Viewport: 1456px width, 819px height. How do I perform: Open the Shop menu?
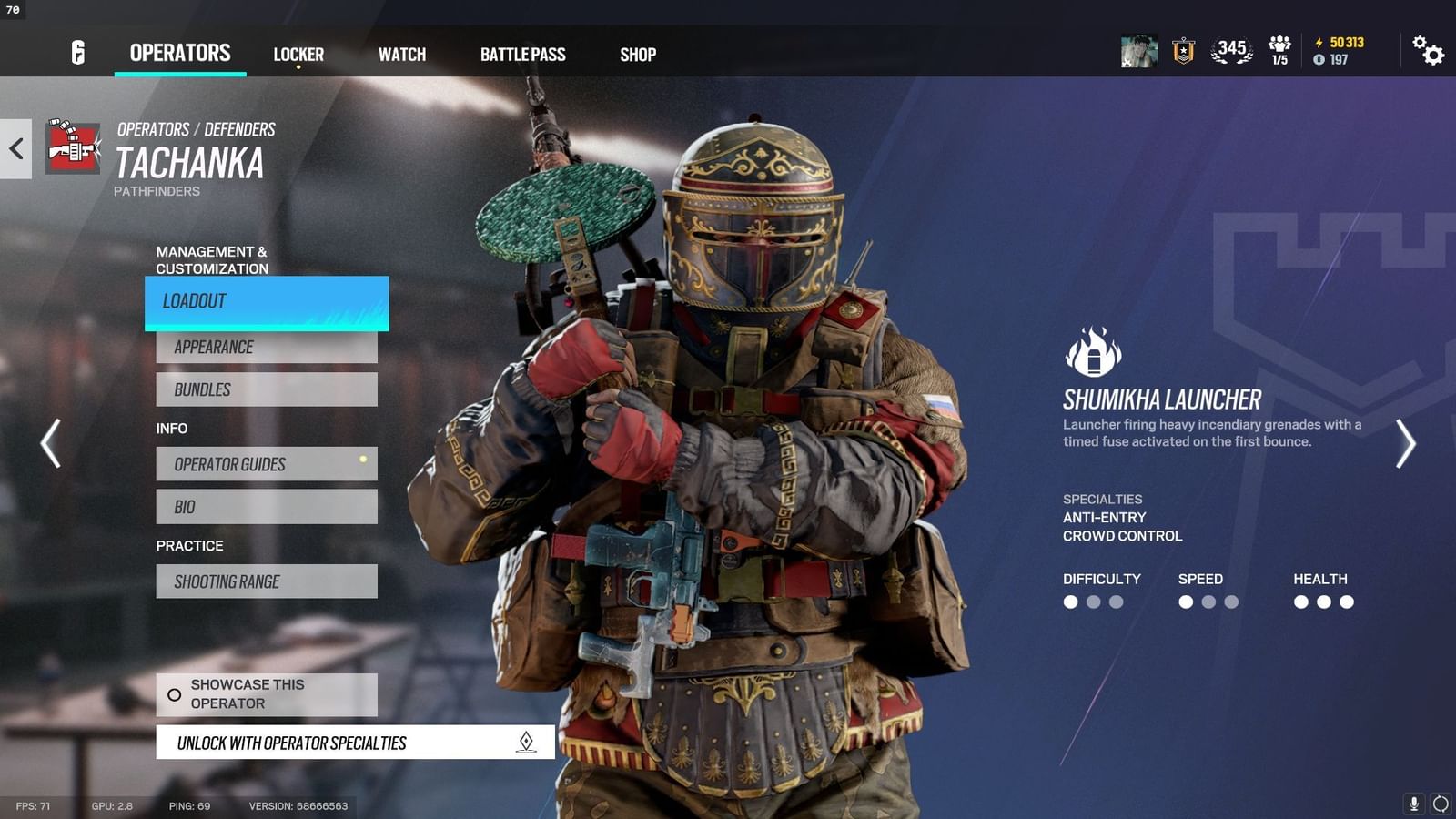tap(637, 55)
